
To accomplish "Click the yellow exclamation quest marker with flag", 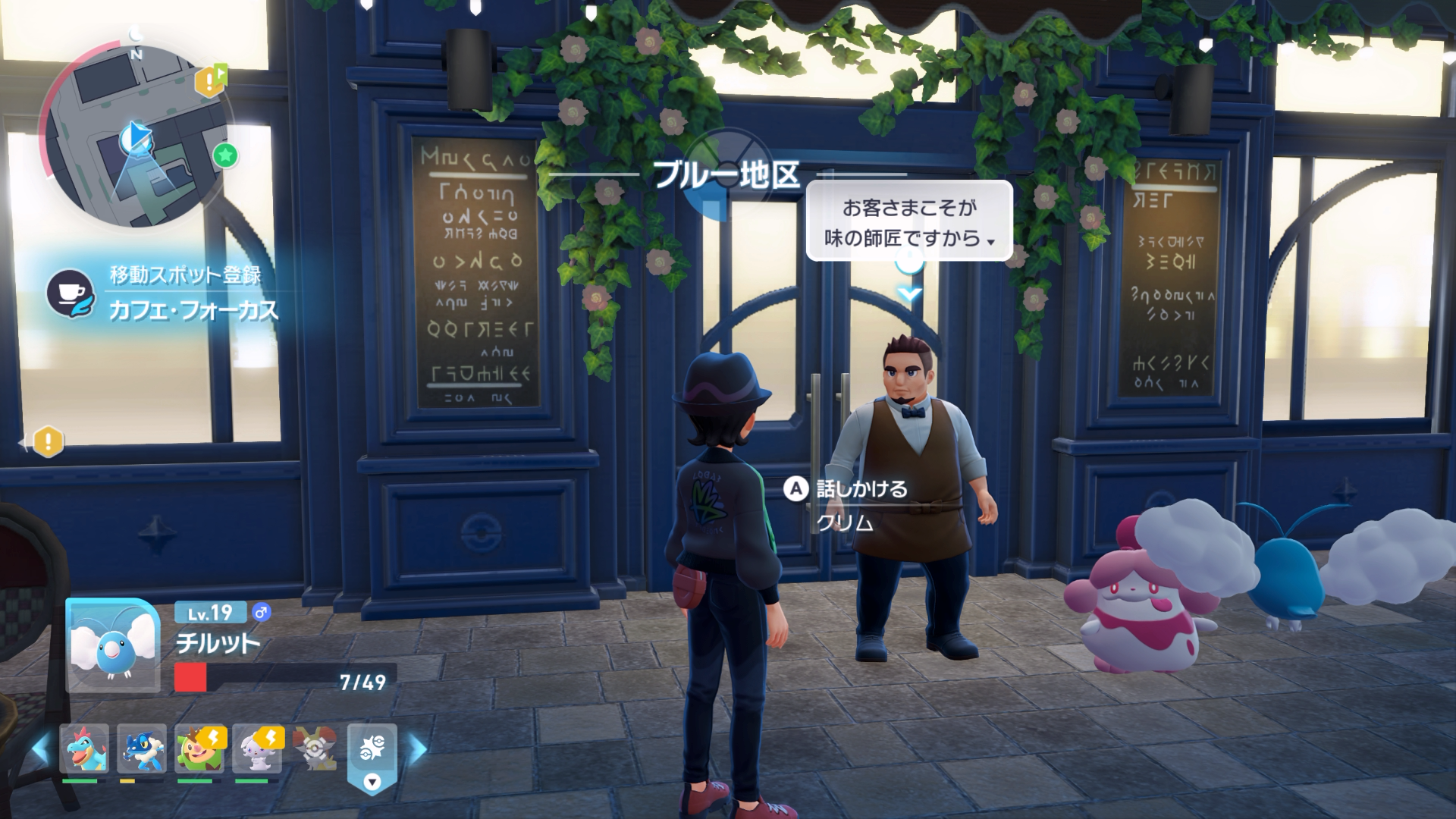I will click(210, 80).
